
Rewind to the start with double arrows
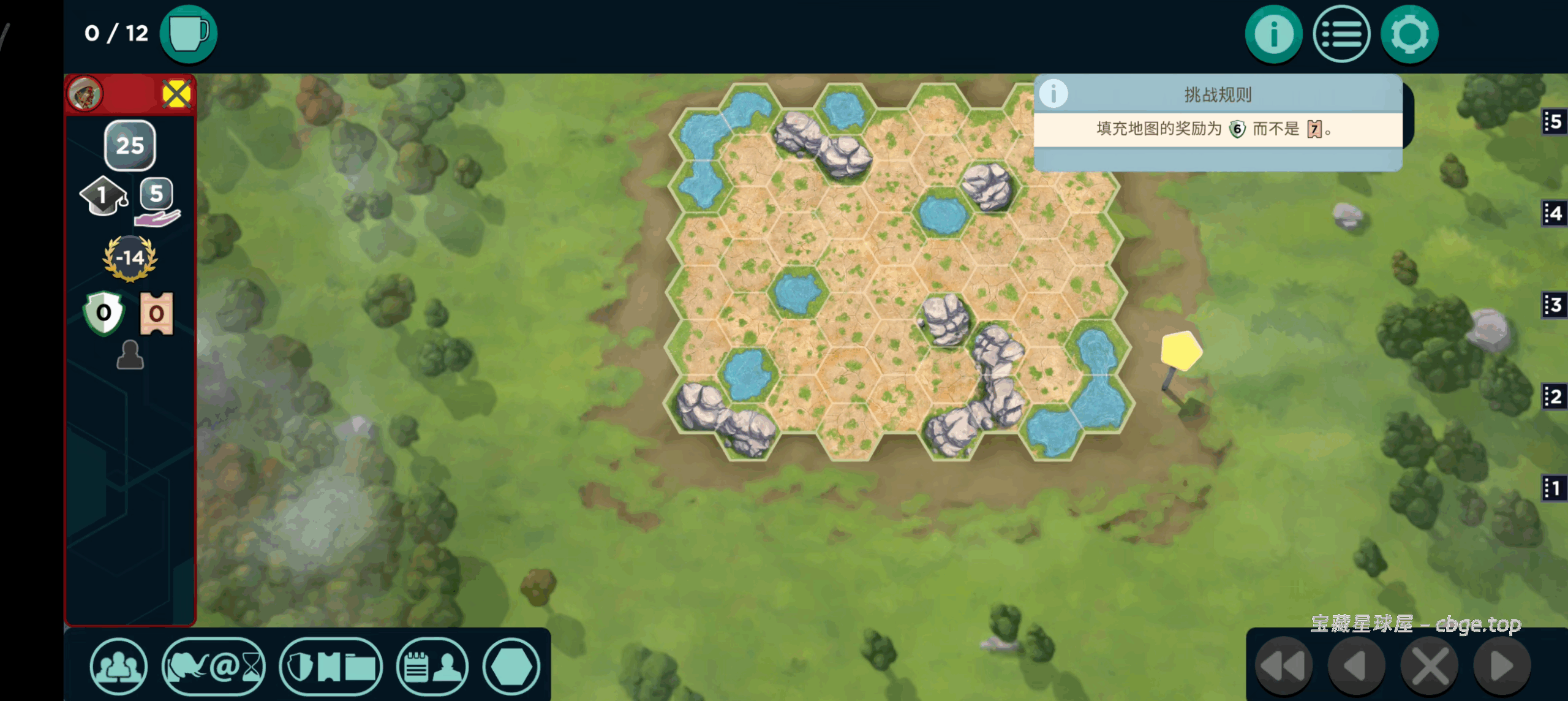1283,666
